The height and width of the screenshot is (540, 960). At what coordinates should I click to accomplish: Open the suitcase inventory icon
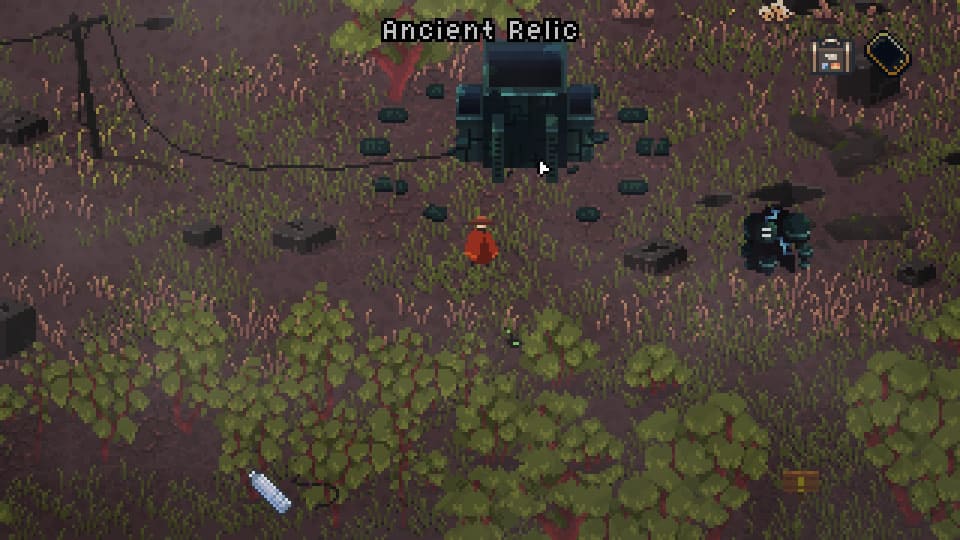[830, 55]
